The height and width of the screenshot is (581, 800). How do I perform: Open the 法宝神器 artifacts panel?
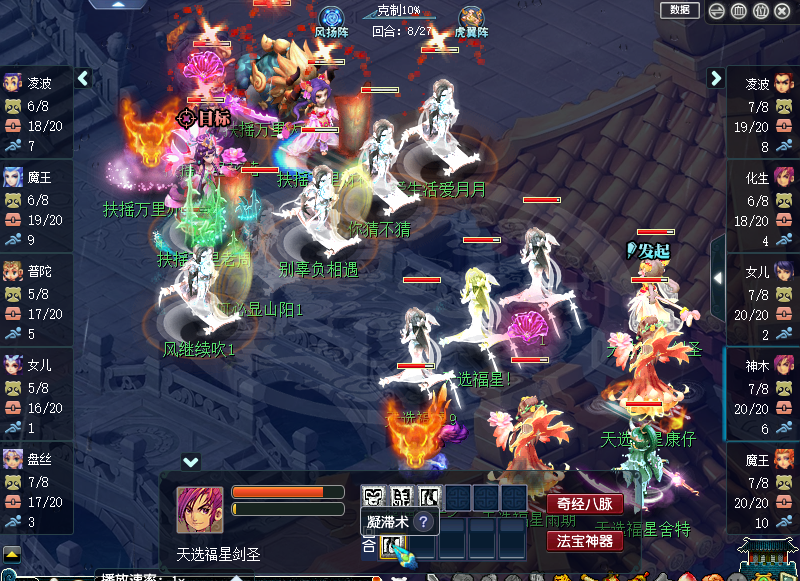coord(584,541)
